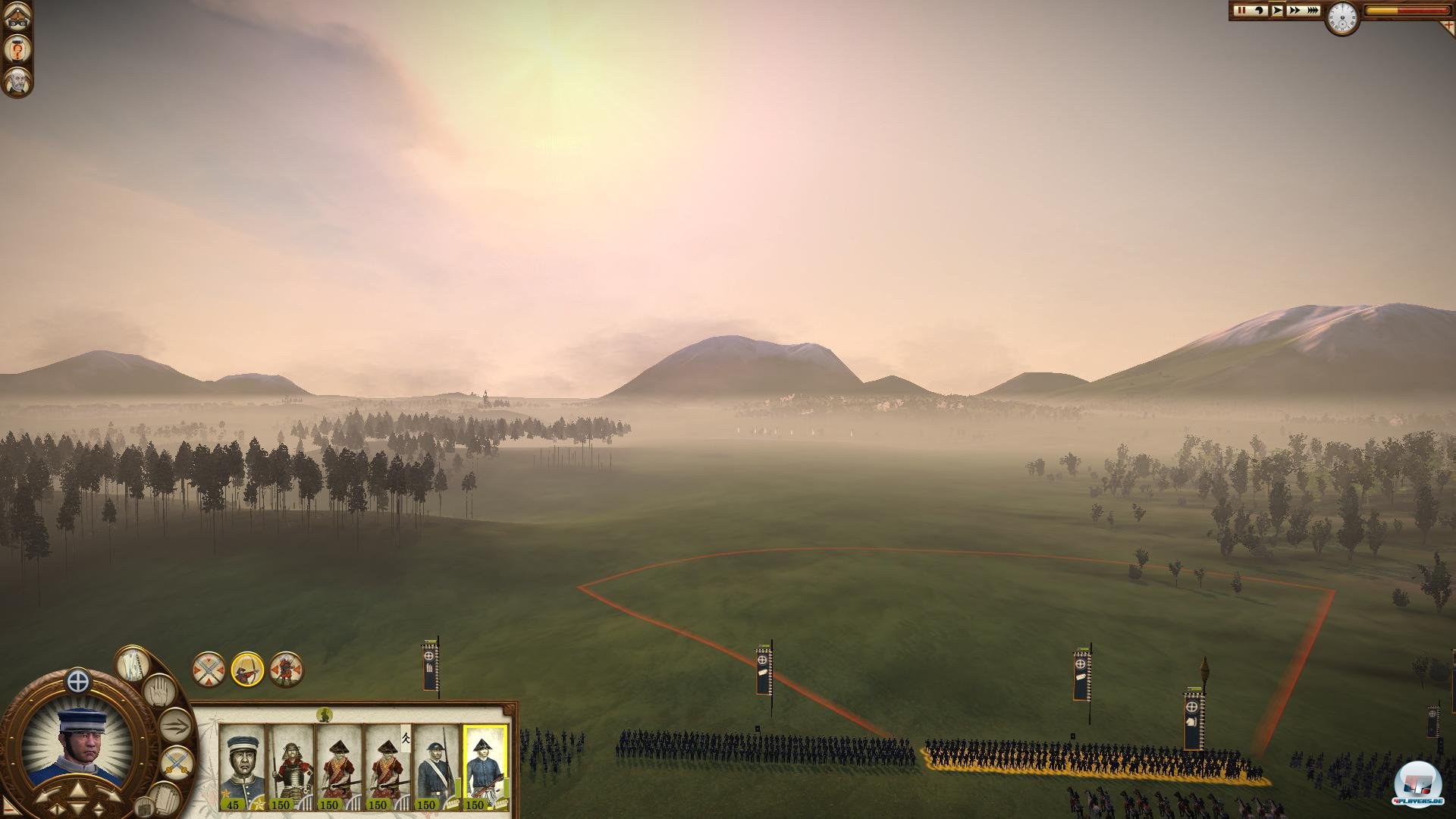Toggle the archer fire ability icon
The image size is (1456, 819).
point(247,669)
